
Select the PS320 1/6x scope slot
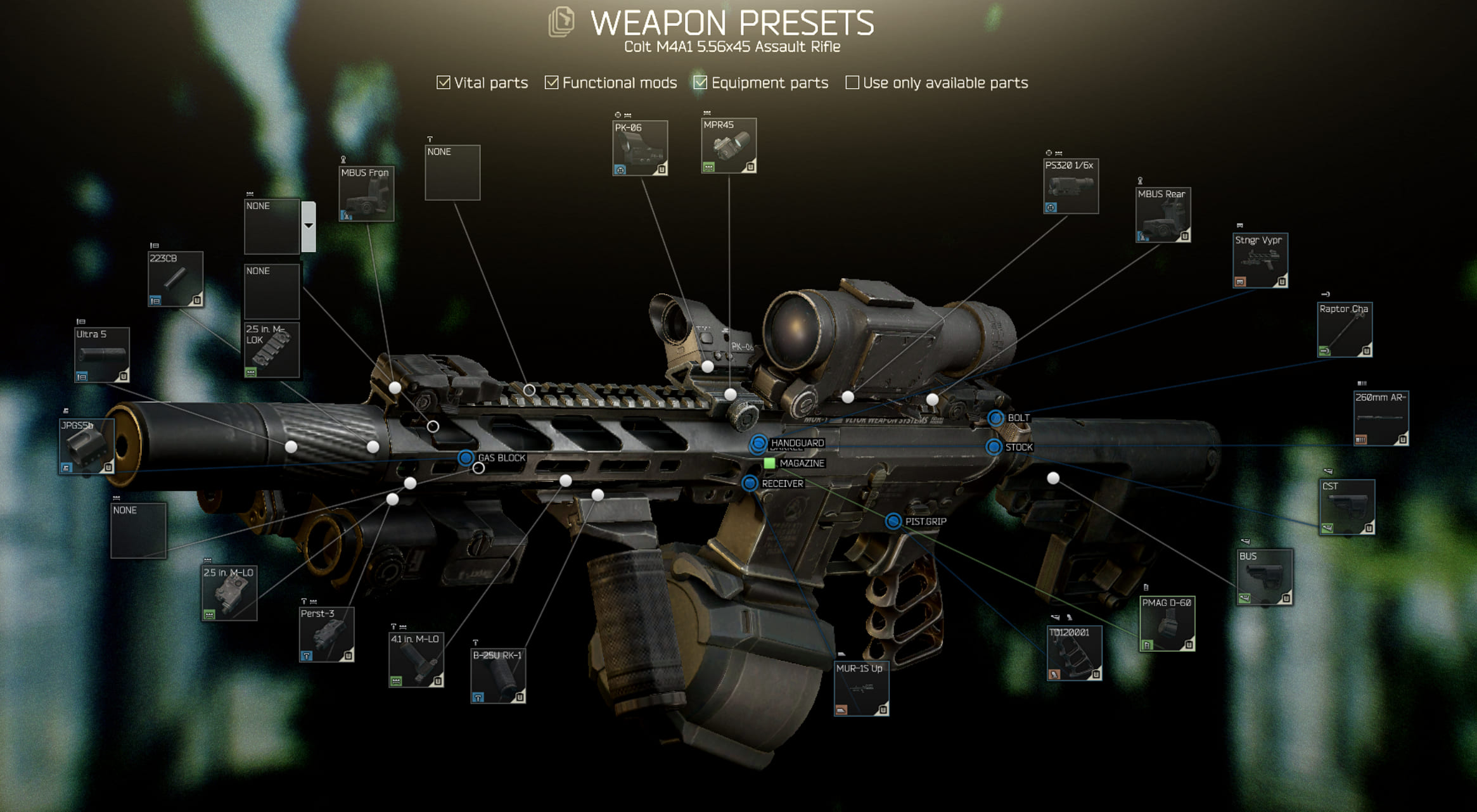[x=1071, y=186]
